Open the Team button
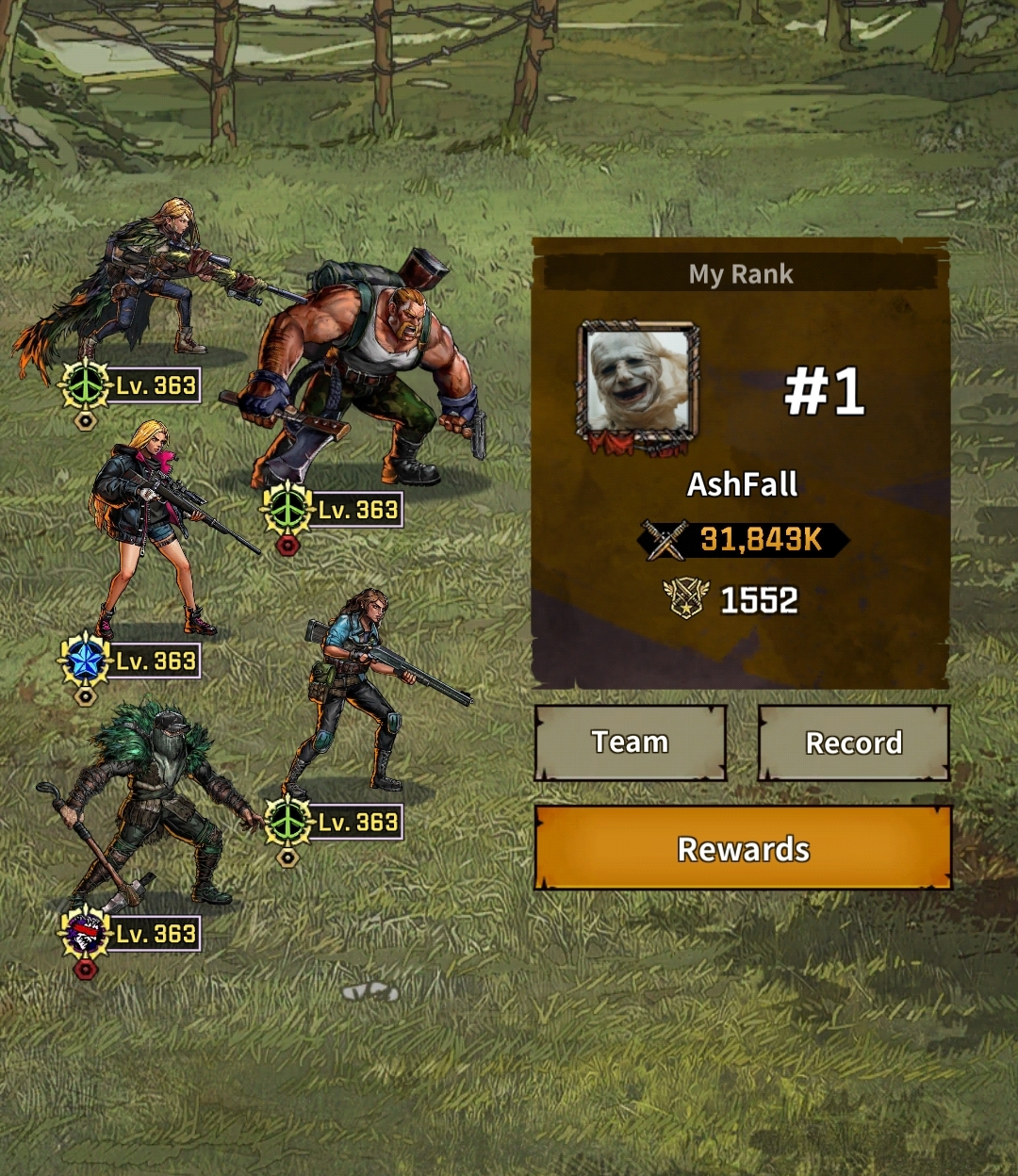 coord(630,743)
